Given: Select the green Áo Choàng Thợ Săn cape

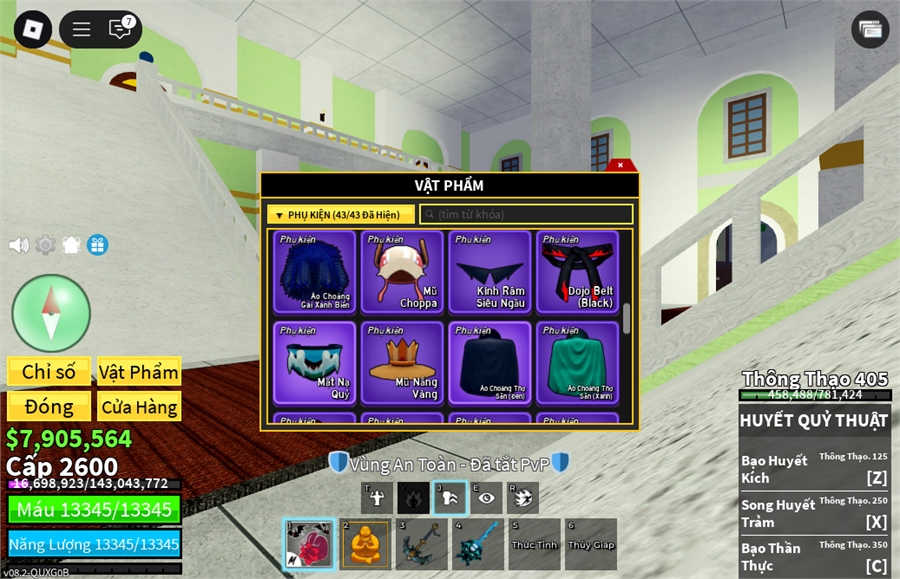Looking at the screenshot, I should [577, 361].
